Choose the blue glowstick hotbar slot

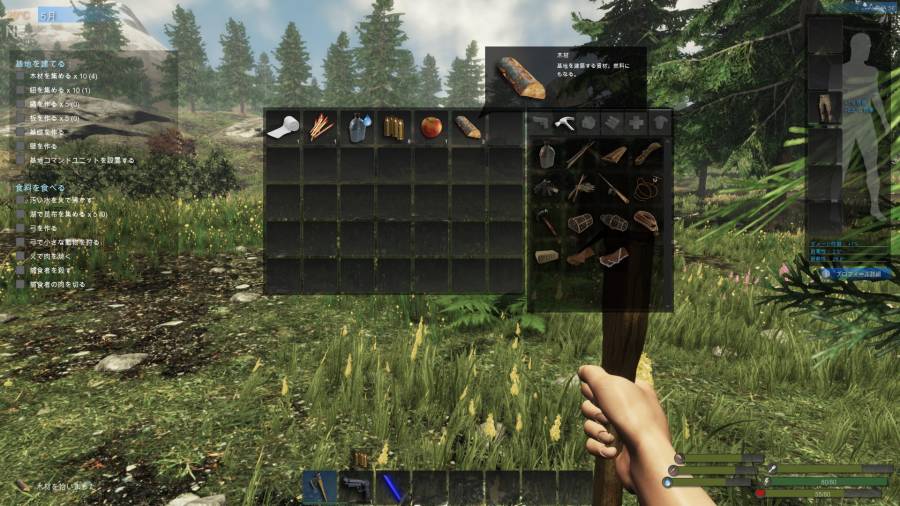391,487
